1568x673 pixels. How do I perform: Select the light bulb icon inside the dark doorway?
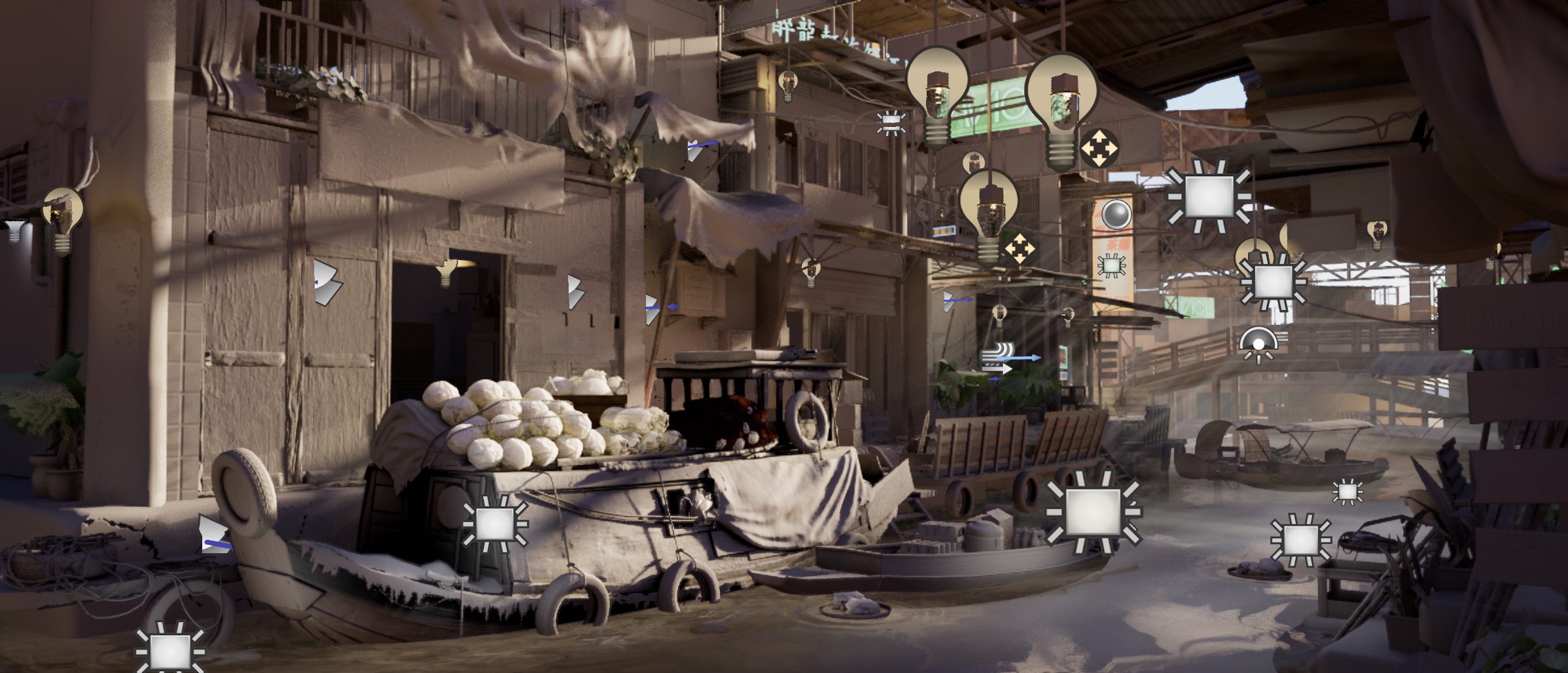[446, 271]
